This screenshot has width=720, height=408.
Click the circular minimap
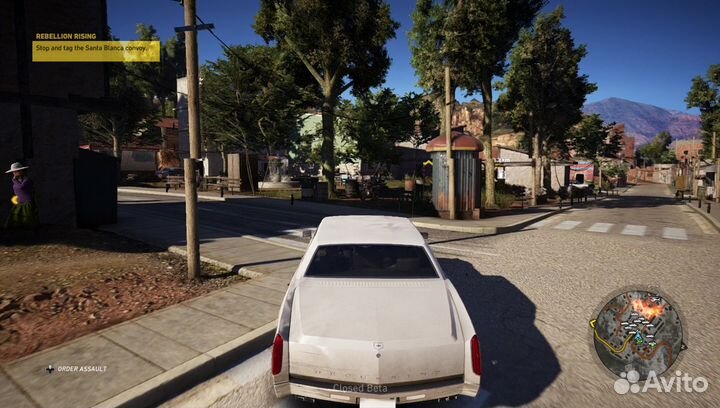coord(637,334)
